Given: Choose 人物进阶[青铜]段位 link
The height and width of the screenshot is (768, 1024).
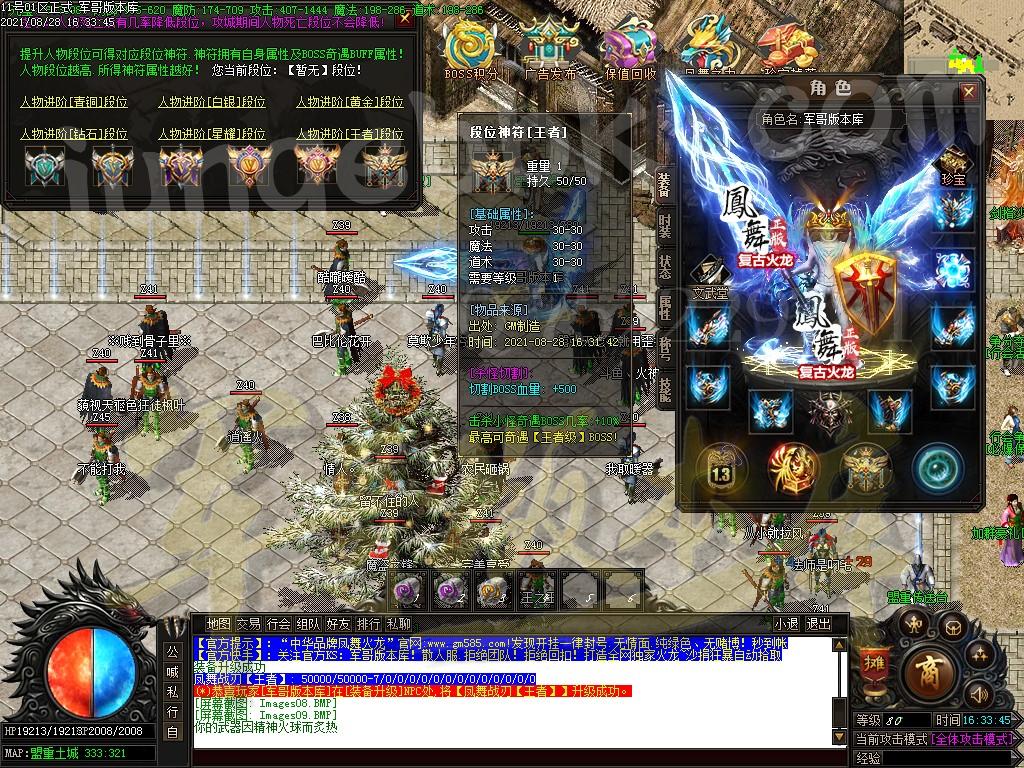Looking at the screenshot, I should coord(74,102).
